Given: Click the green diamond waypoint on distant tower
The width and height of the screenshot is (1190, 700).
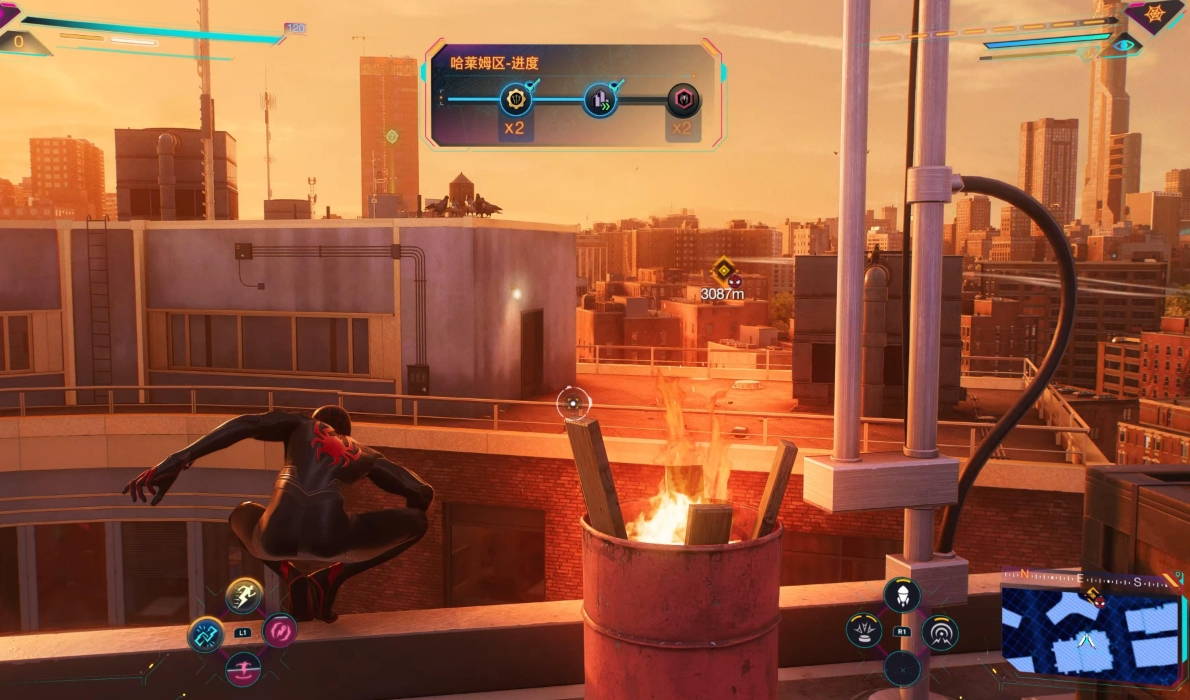Looking at the screenshot, I should click(x=392, y=136).
